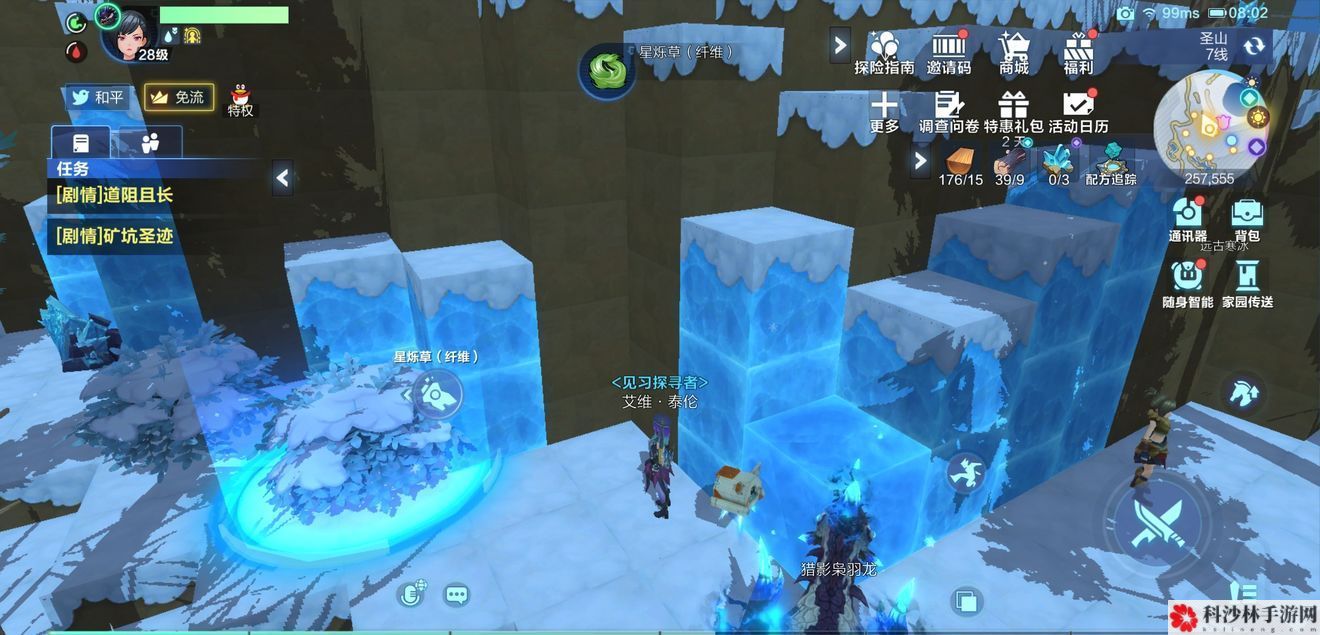Image resolution: width=1320 pixels, height=635 pixels.
Task: Select the 道阻且长 story quest
Action: [x=115, y=195]
